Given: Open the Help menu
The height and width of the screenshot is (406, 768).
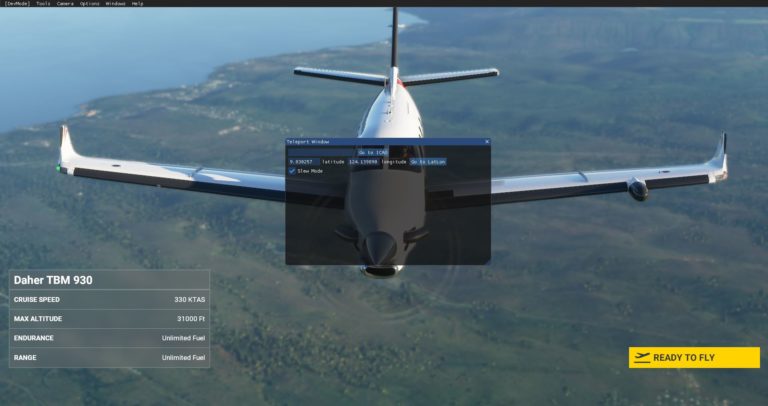Looking at the screenshot, I should click(137, 4).
